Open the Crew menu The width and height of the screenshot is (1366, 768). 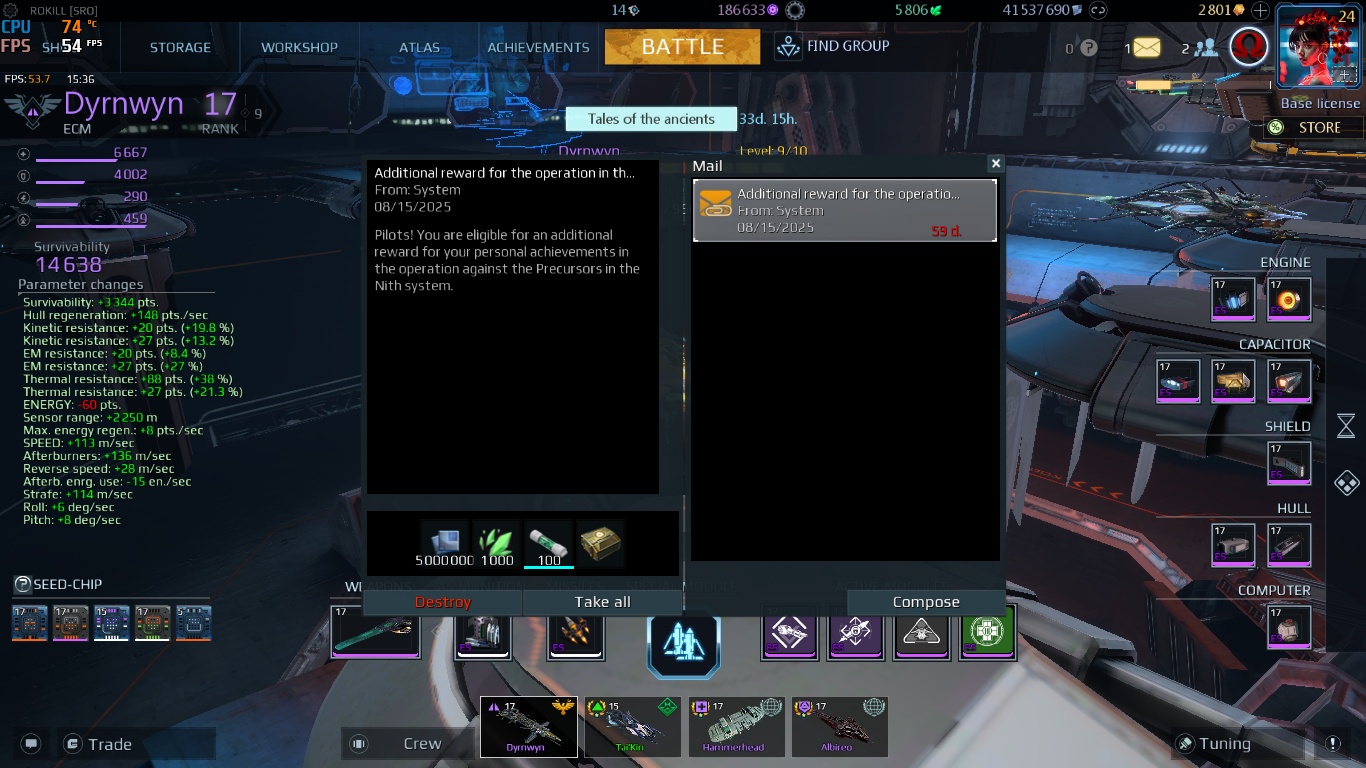pyautogui.click(x=420, y=744)
